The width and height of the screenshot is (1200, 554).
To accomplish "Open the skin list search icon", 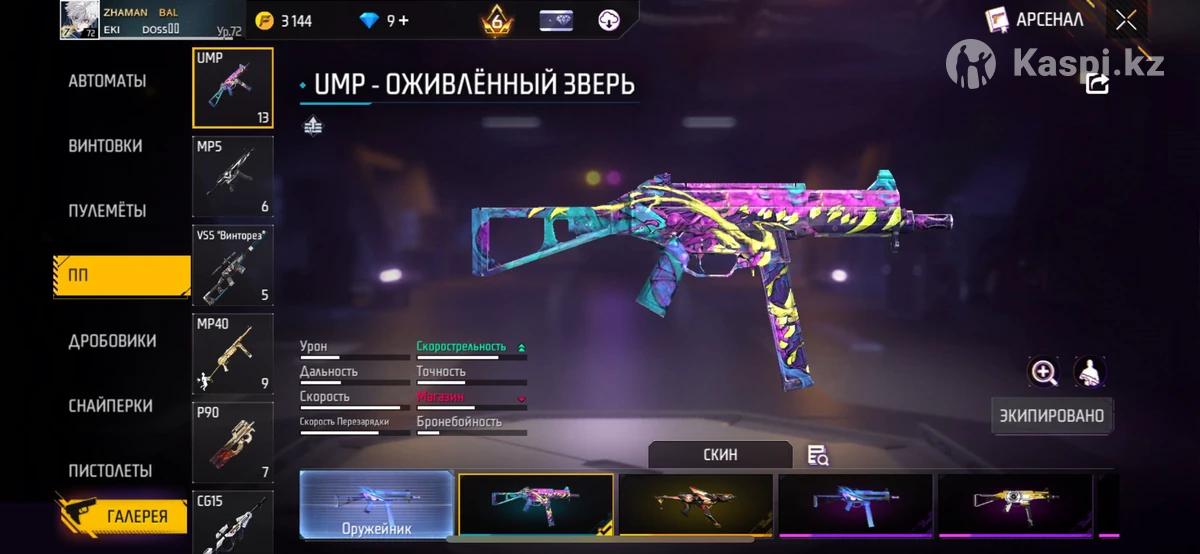I will click(817, 455).
